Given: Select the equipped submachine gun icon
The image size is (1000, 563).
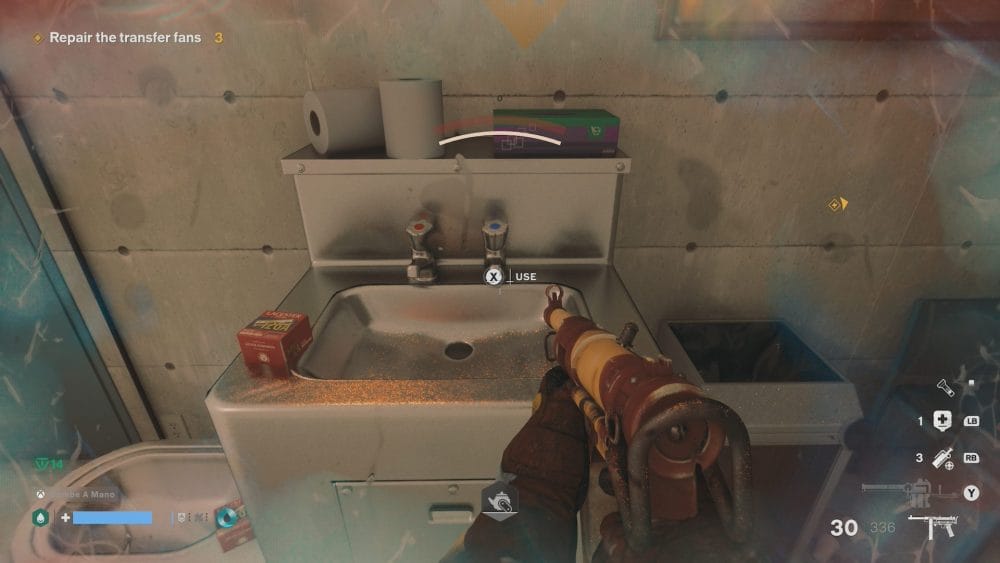Looking at the screenshot, I should pos(933,526).
